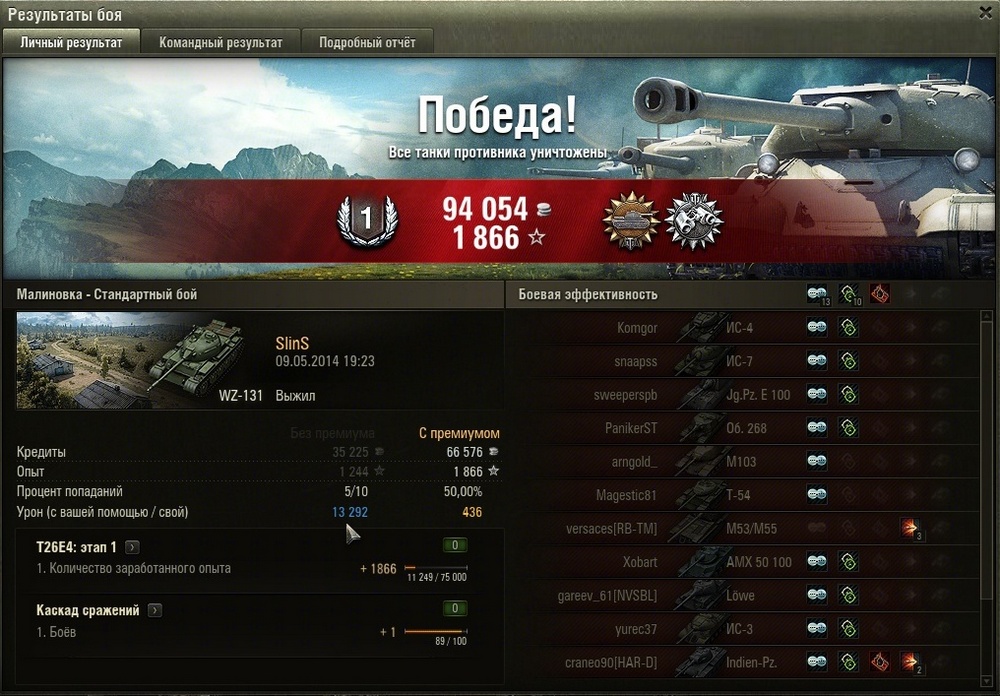Viewport: 1000px width, 696px height.
Task: Switch to the Командный результат tab
Action: [x=220, y=43]
